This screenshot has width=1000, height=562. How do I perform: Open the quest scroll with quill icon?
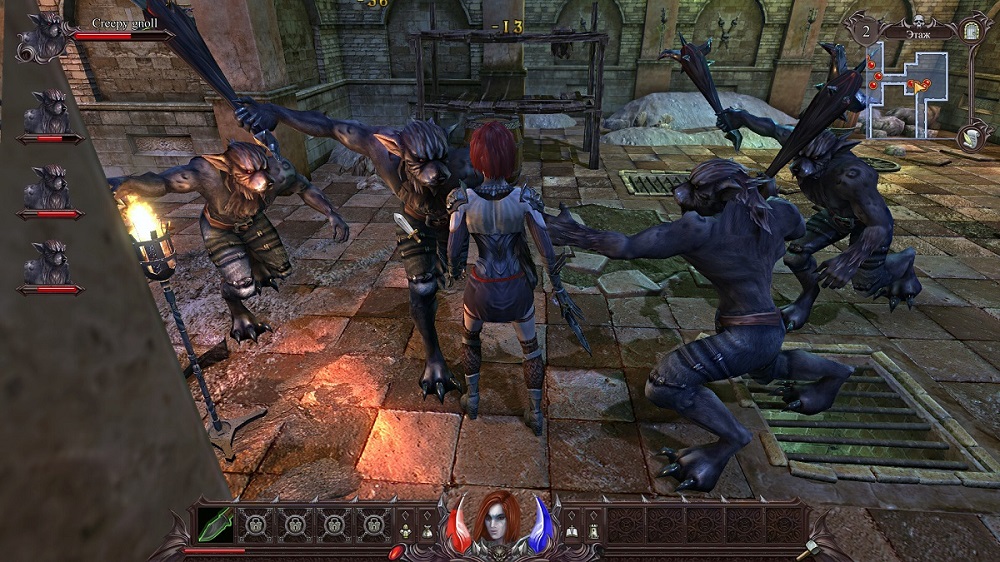click(x=970, y=137)
